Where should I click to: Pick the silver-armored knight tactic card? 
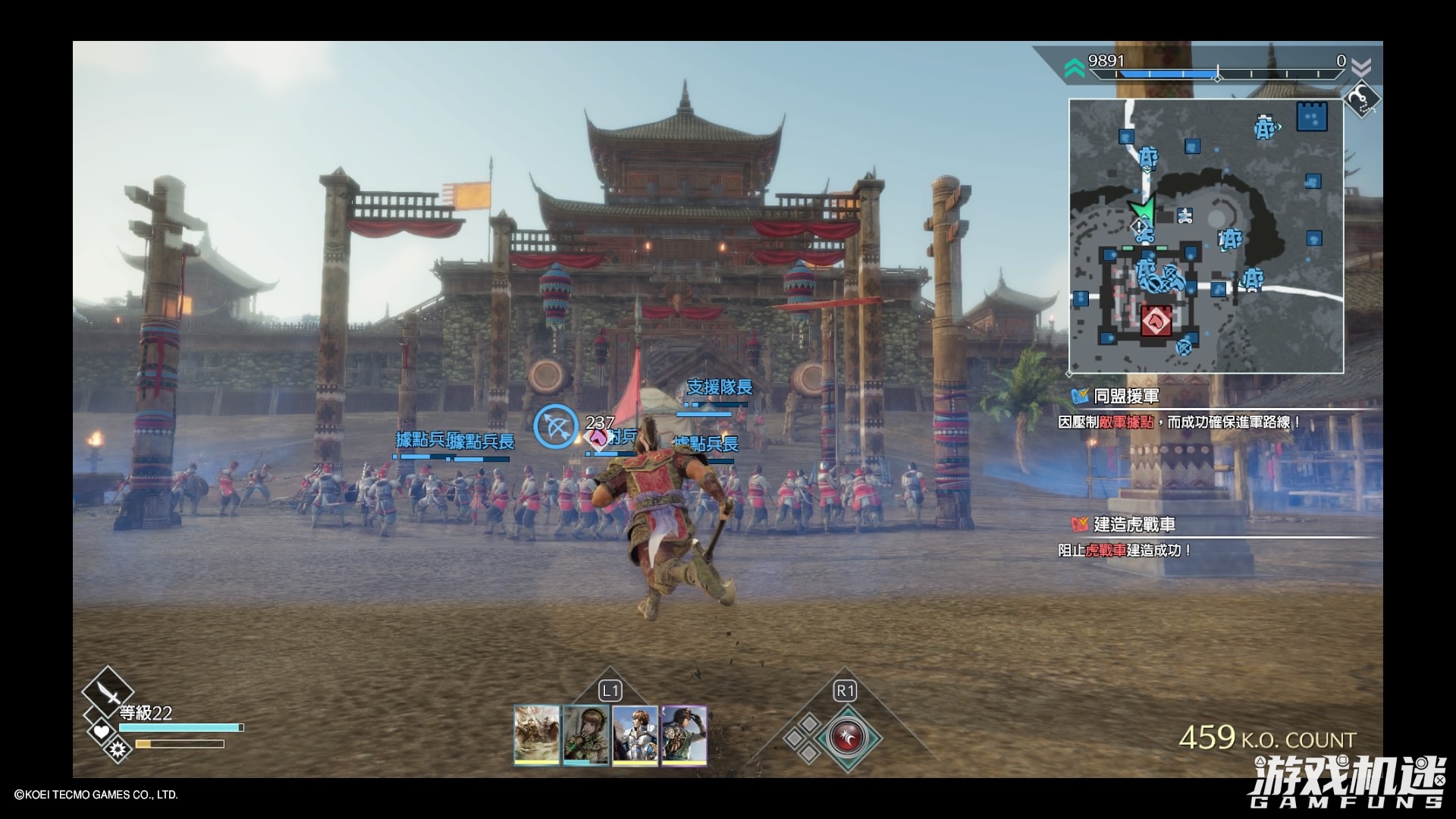point(635,734)
